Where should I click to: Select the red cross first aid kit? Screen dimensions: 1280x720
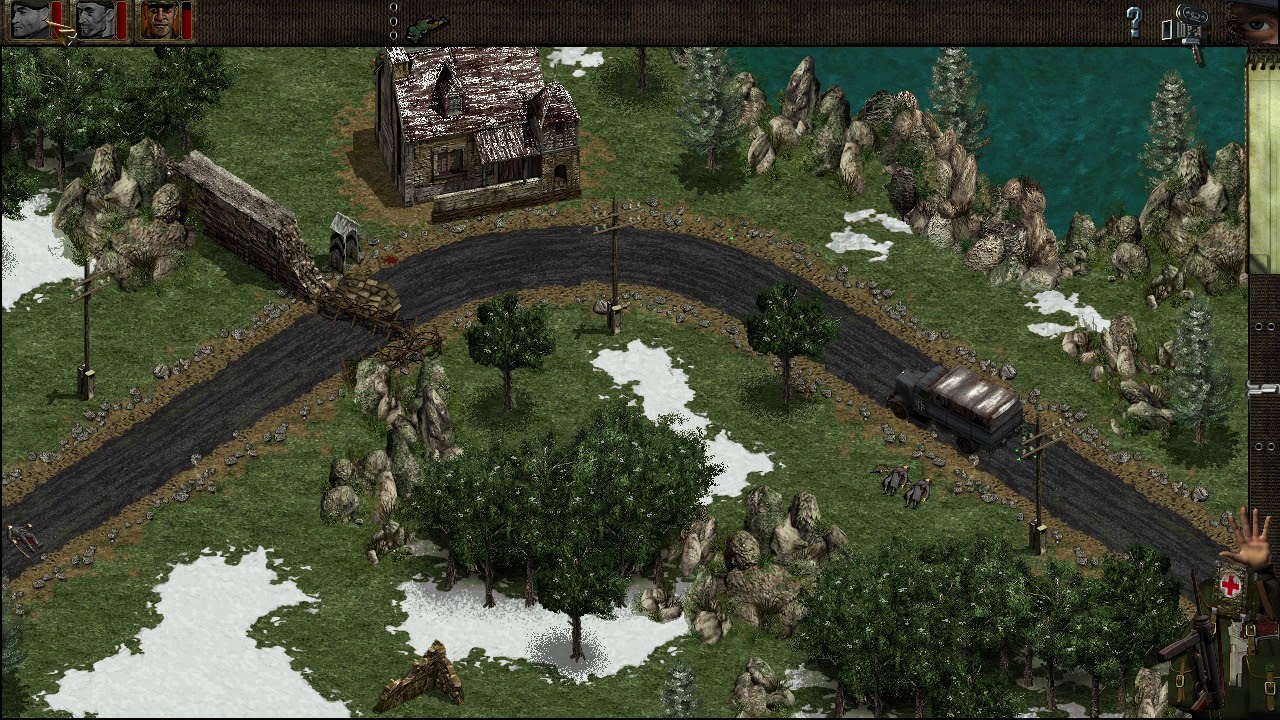tap(1230, 586)
